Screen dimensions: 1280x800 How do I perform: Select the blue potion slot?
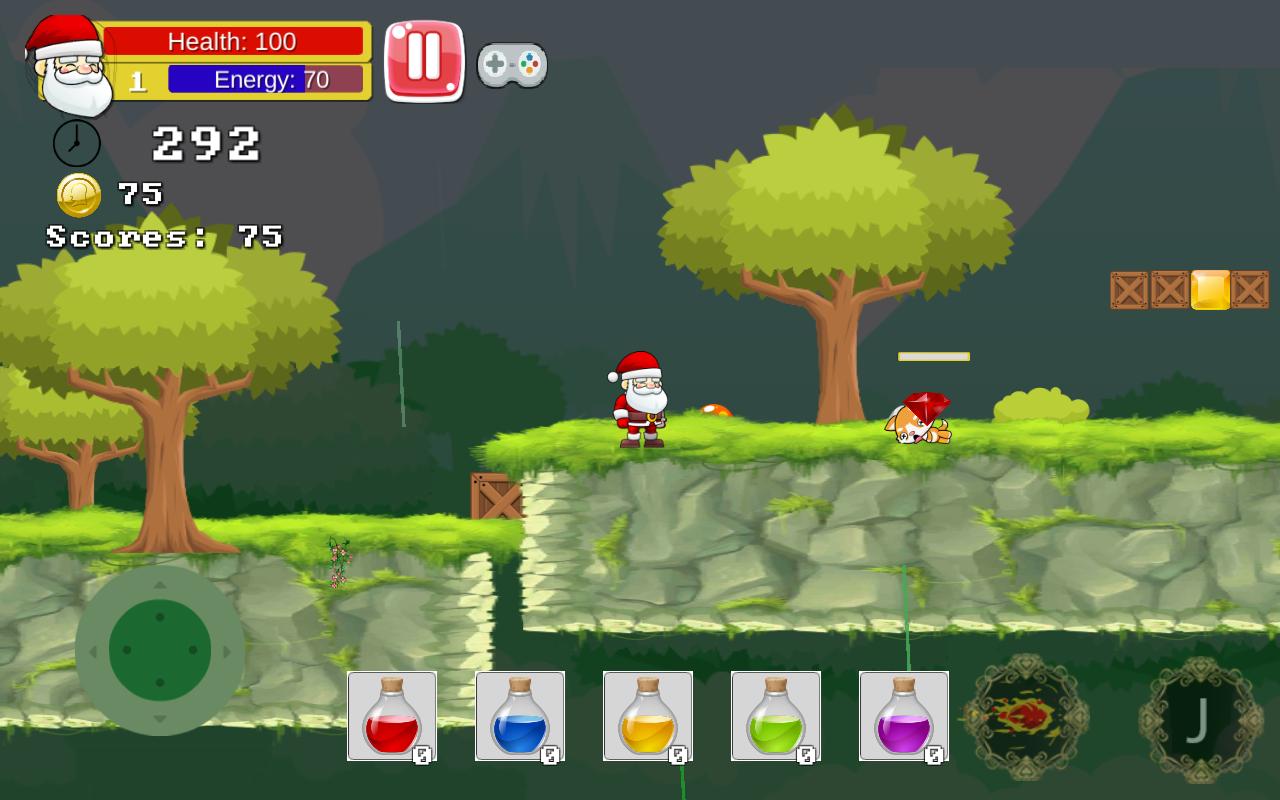pos(520,716)
